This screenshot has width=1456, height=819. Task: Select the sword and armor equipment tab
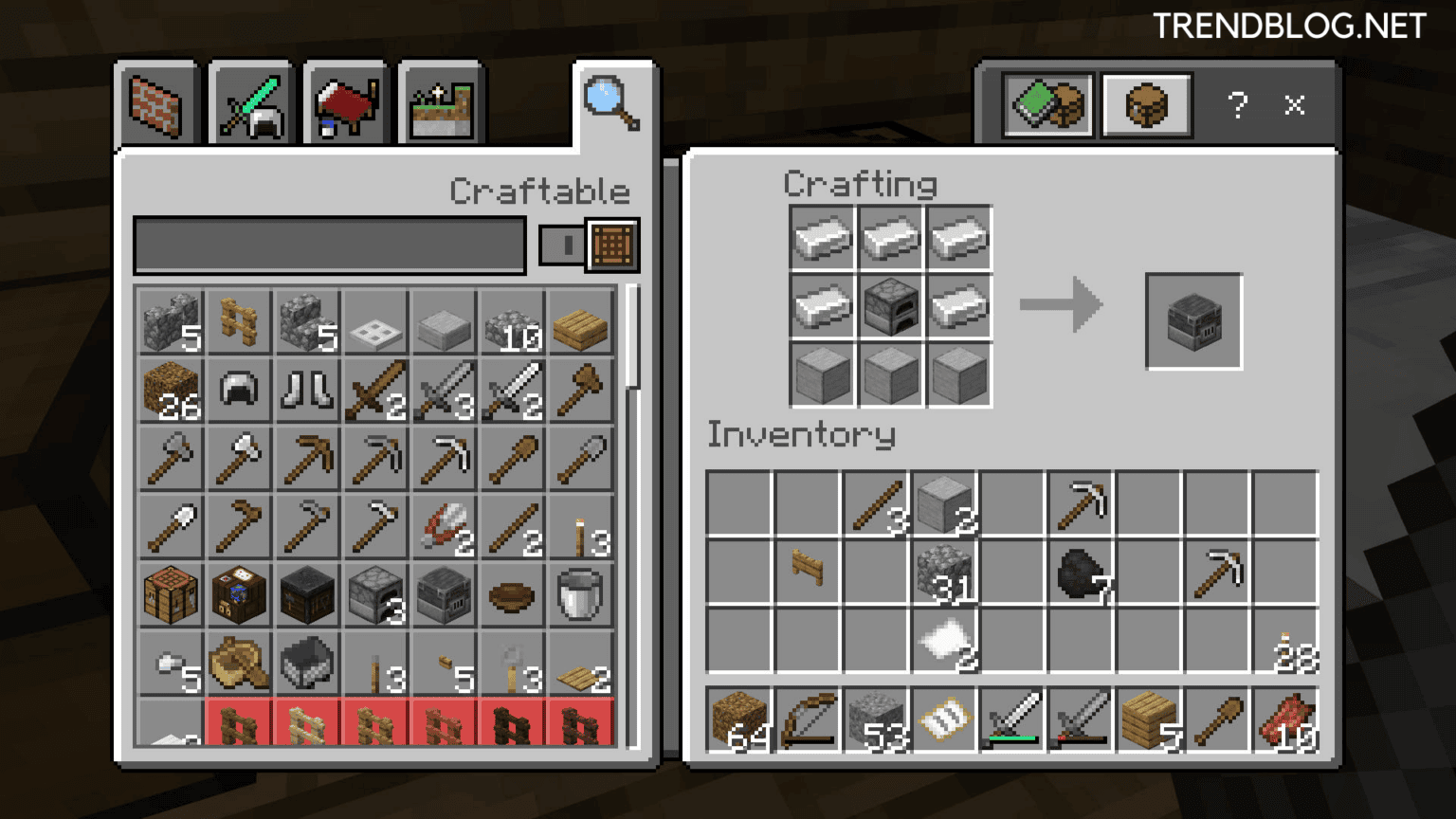(251, 106)
